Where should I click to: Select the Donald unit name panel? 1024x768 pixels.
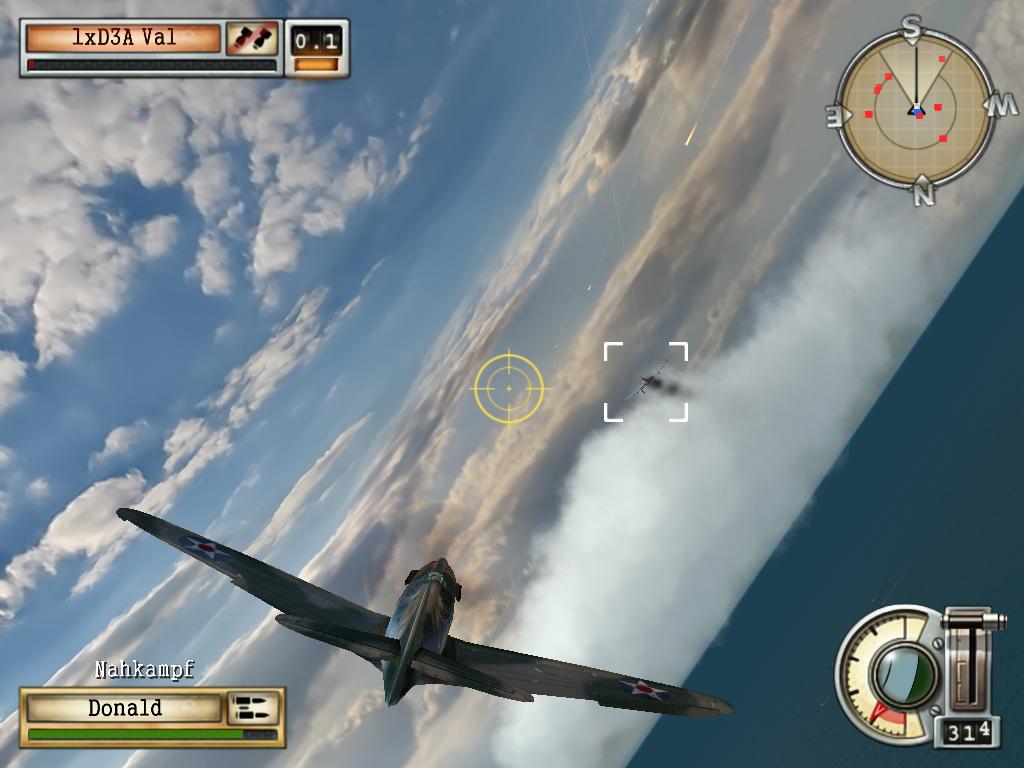pyautogui.click(x=124, y=708)
